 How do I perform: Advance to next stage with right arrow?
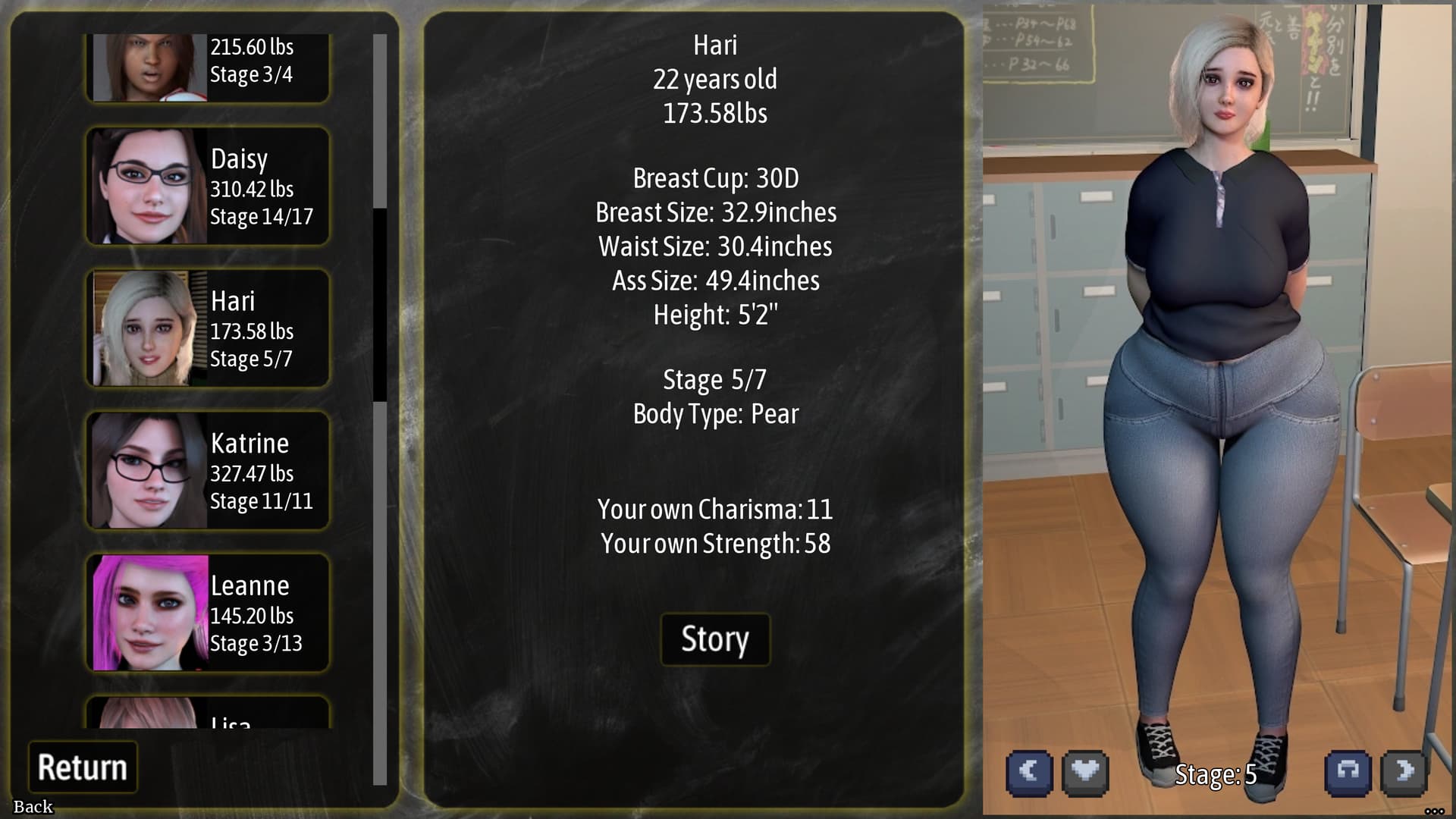[1404, 772]
